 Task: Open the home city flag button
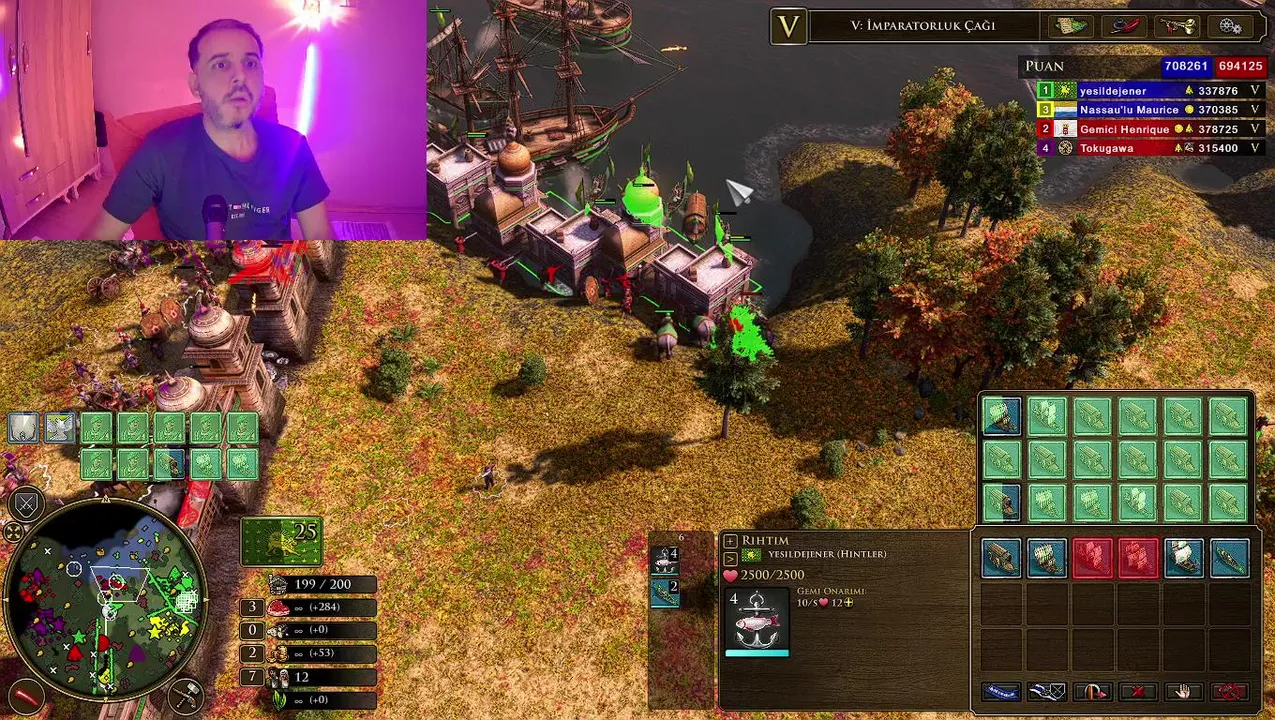tap(281, 541)
